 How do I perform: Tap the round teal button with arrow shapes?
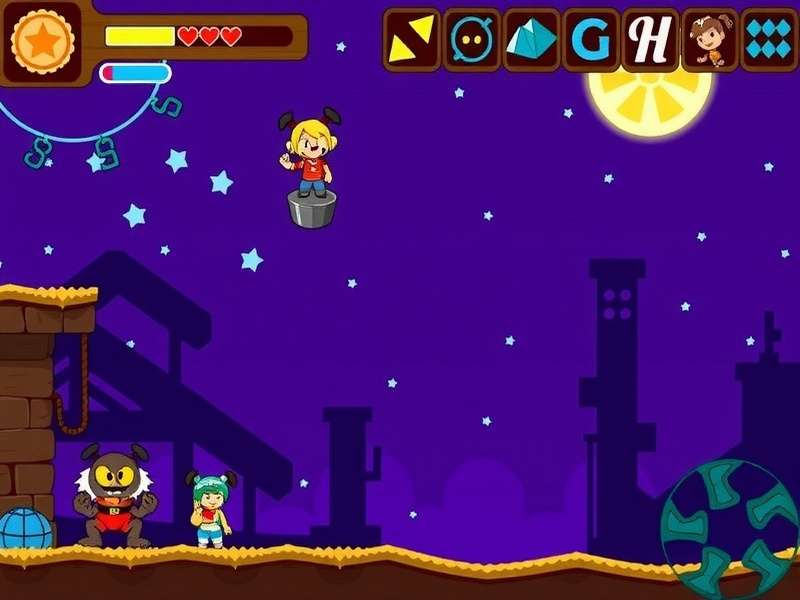click(729, 528)
